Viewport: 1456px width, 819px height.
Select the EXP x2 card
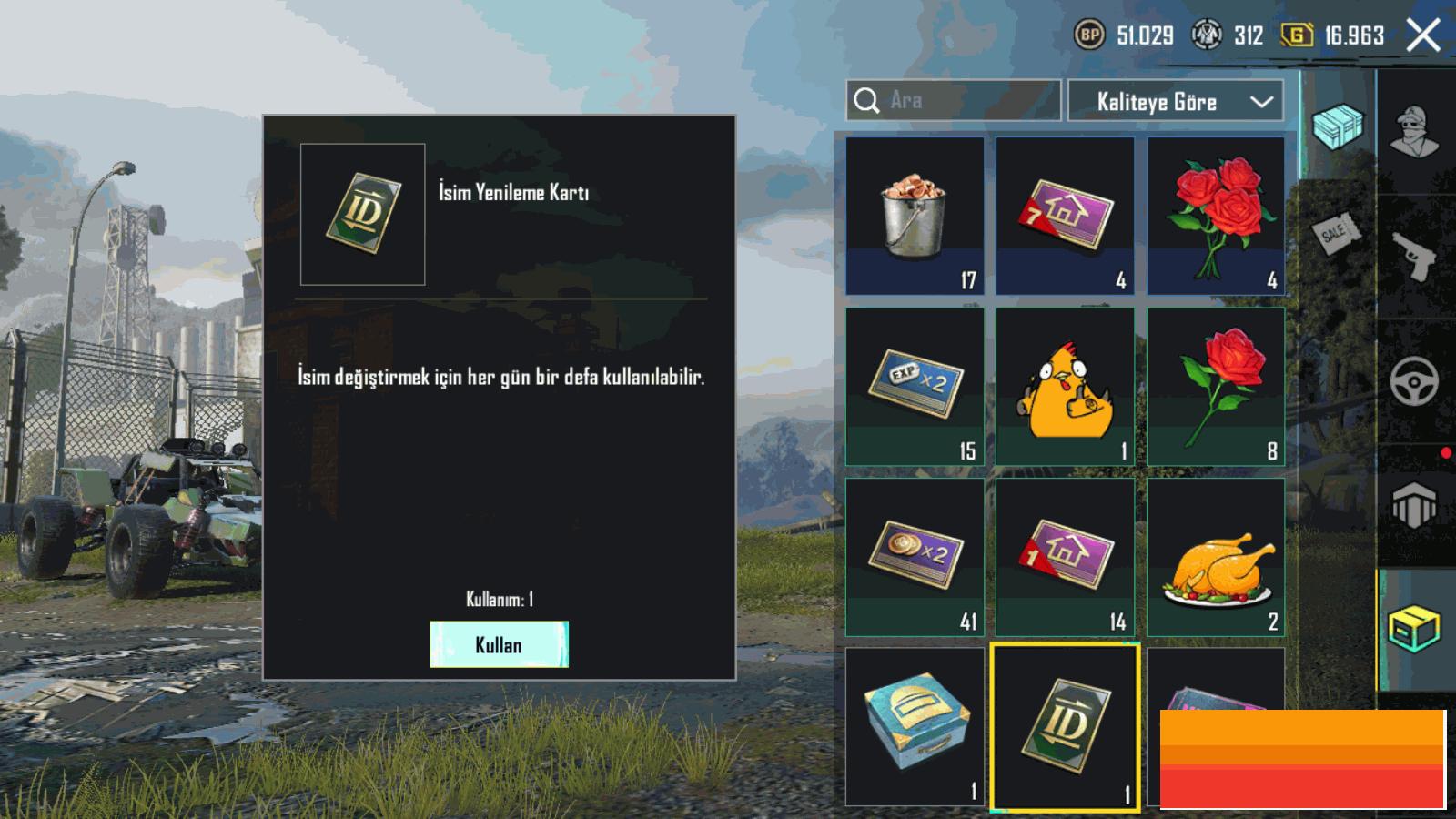[915, 387]
